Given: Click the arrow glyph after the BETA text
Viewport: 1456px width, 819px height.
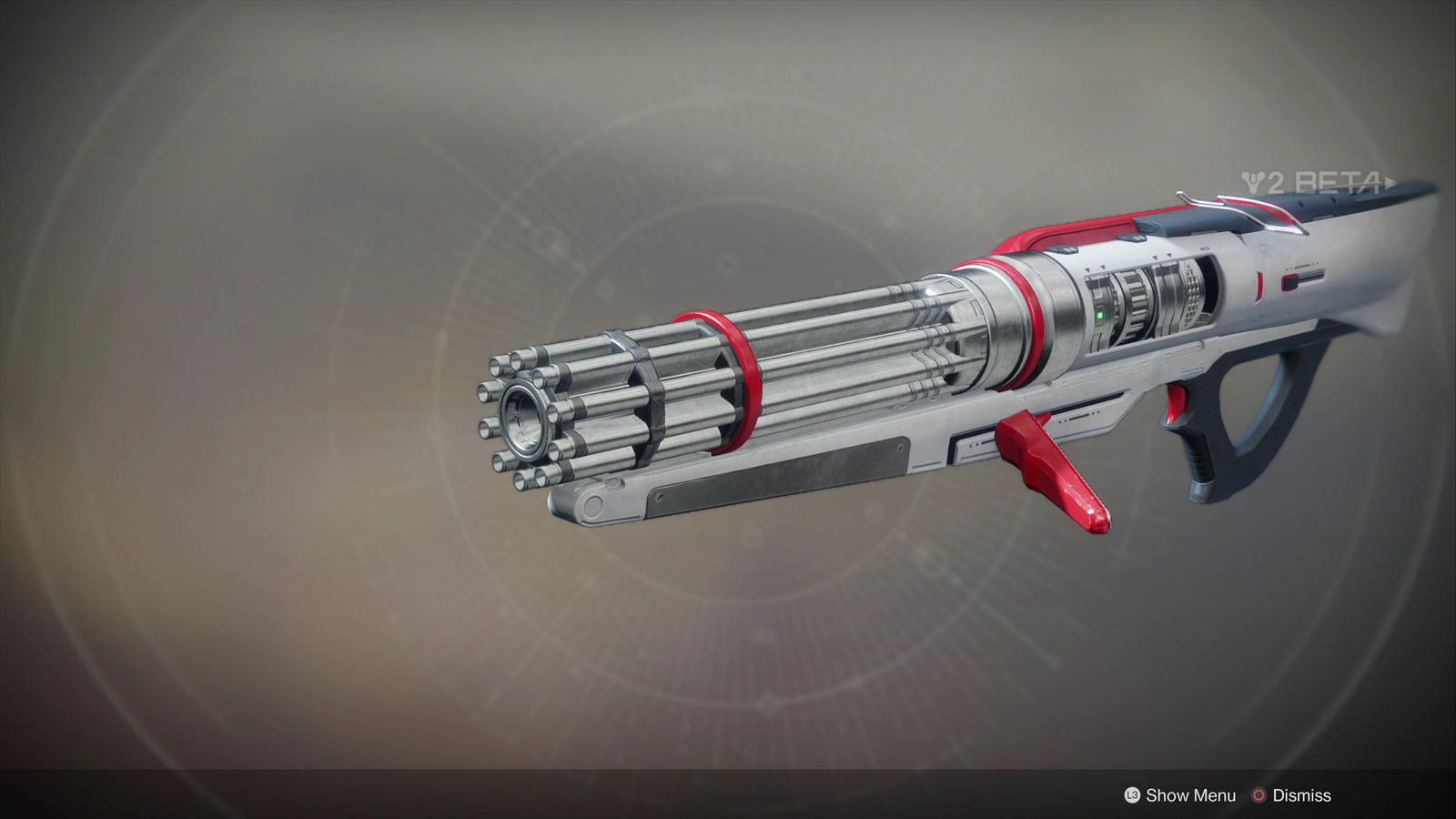Looking at the screenshot, I should coord(1390,184).
